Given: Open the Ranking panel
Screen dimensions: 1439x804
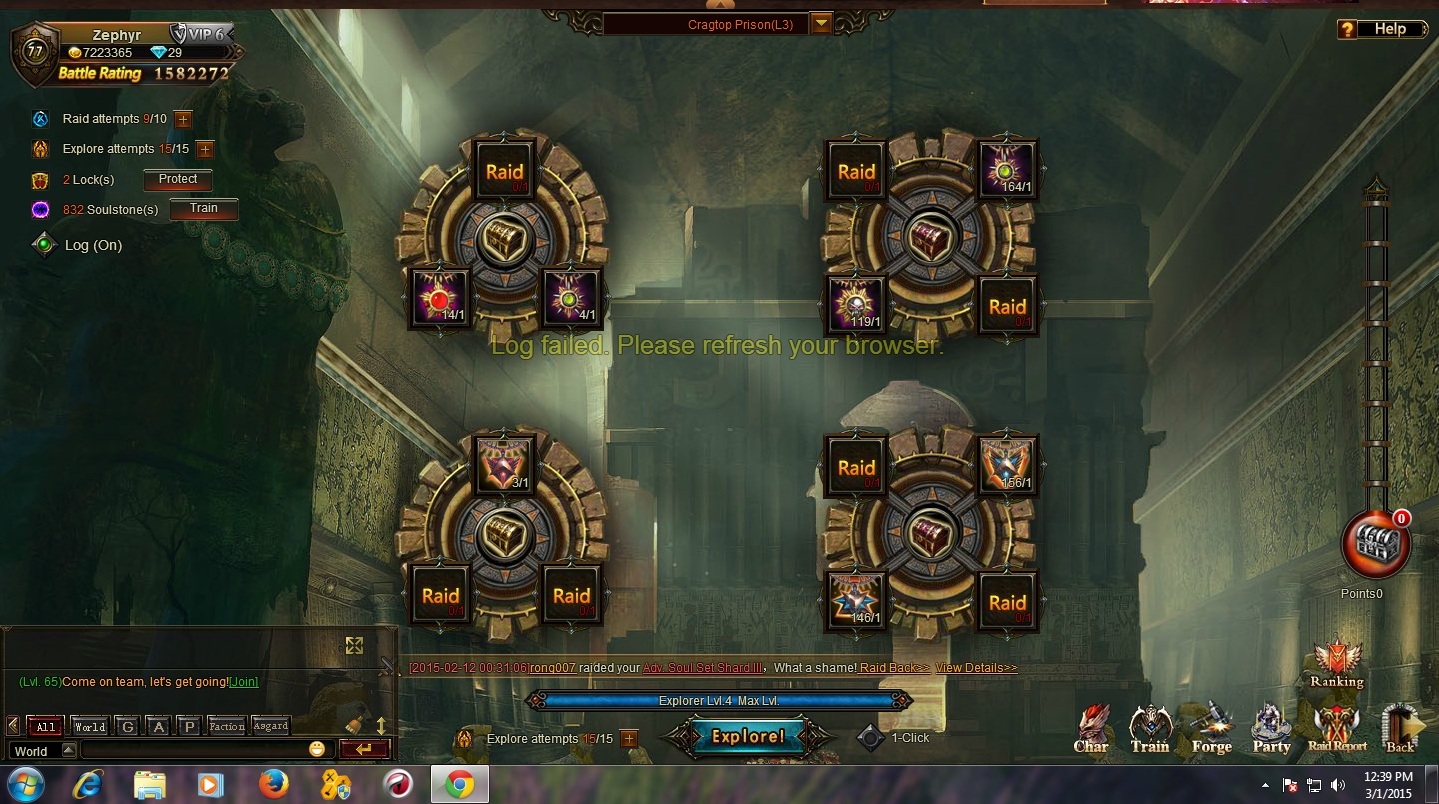Looking at the screenshot, I should coord(1337,664).
